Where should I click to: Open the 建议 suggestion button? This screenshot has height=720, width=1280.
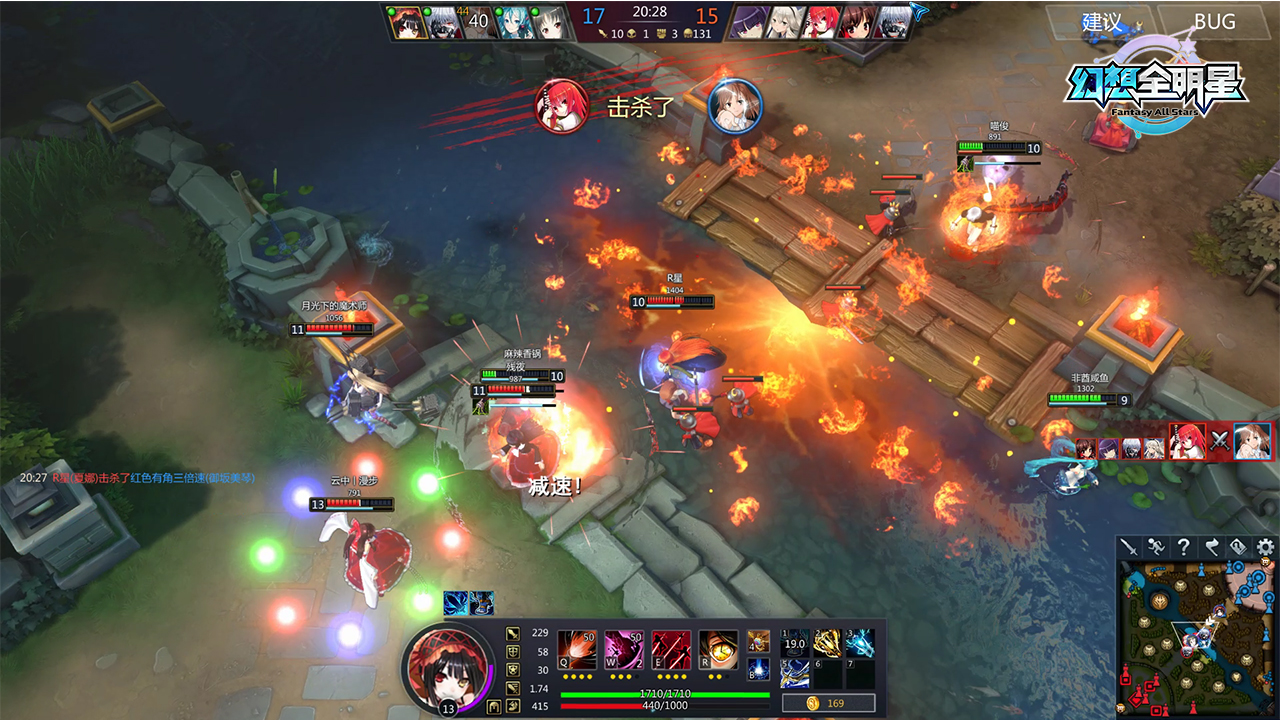(x=1102, y=21)
